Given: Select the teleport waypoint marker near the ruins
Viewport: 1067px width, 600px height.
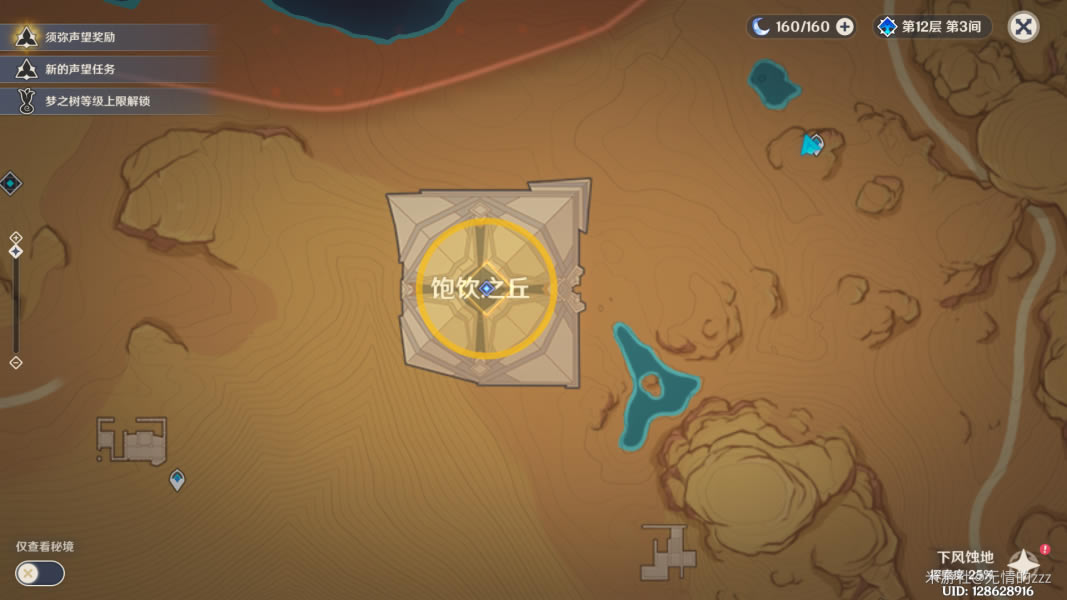Looking at the screenshot, I should coord(177,480).
